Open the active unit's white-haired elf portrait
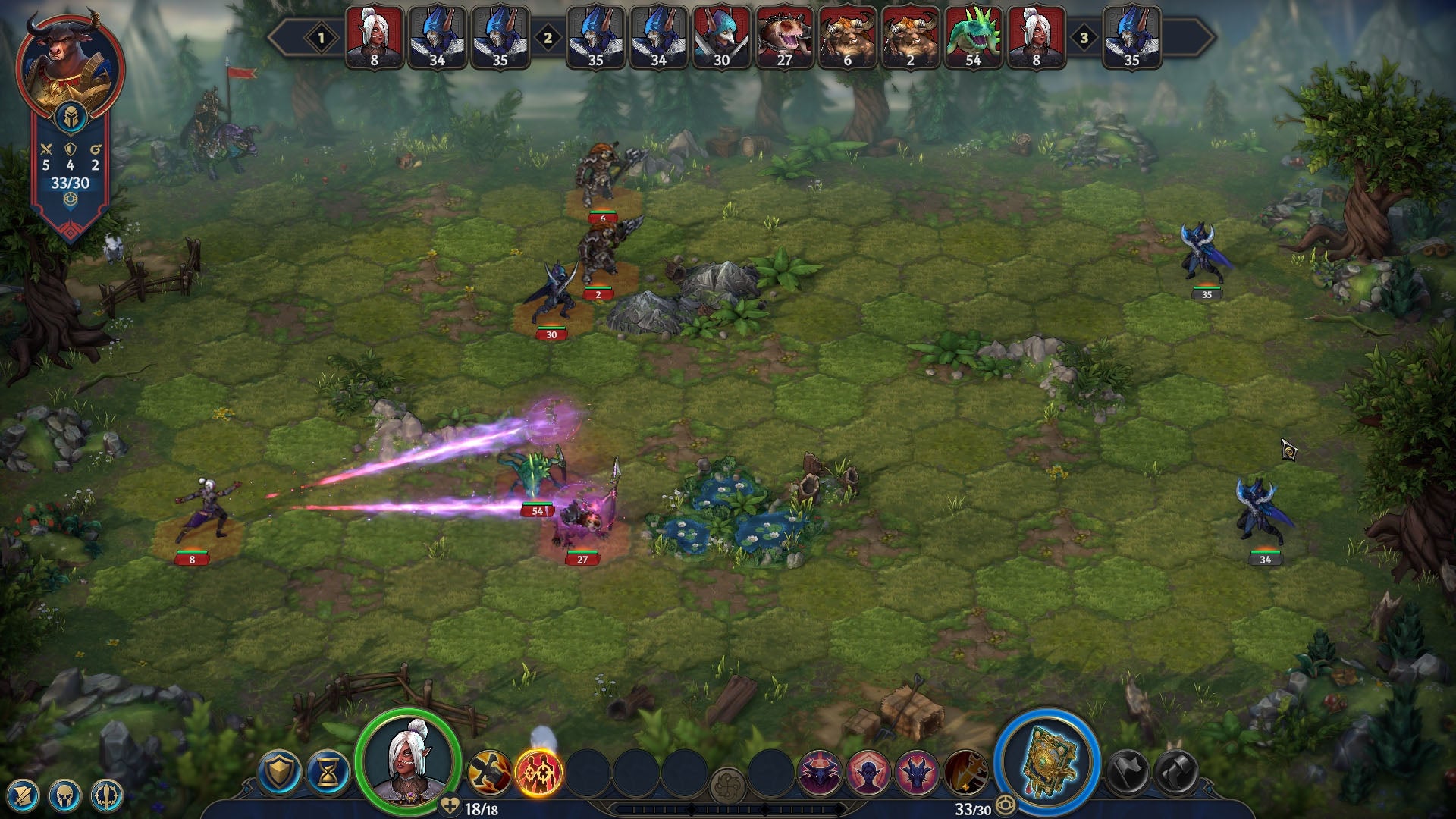Viewport: 1456px width, 819px height. click(408, 761)
